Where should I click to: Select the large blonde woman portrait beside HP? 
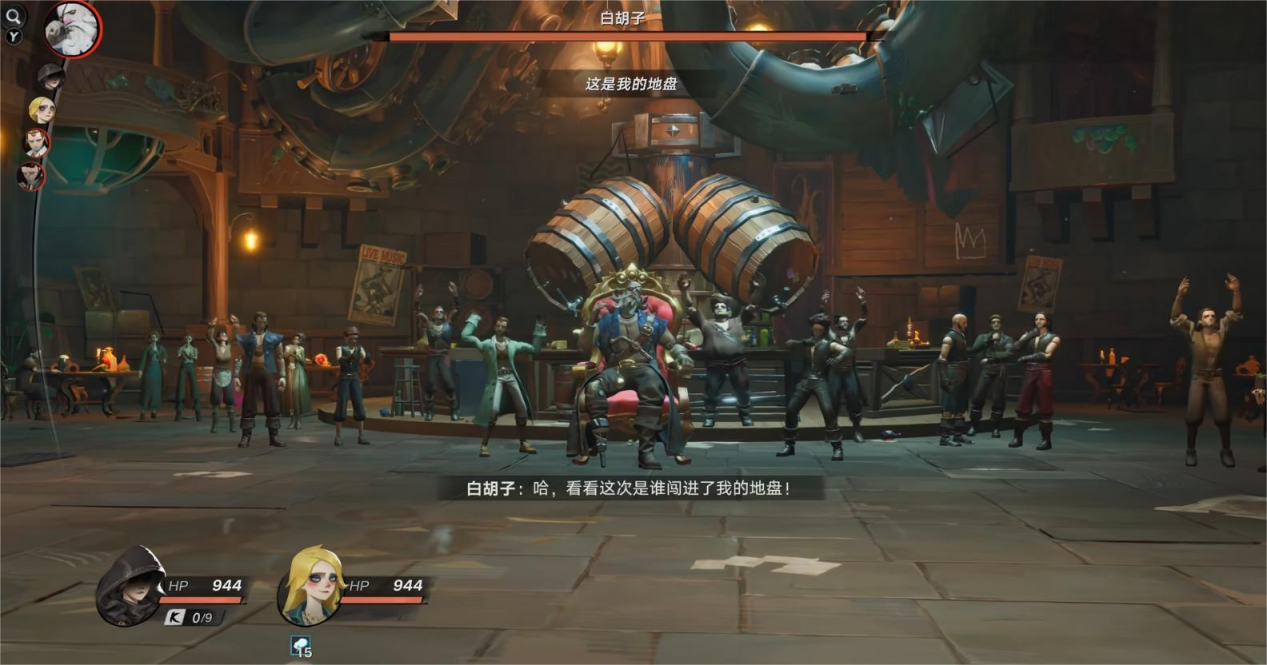(311, 586)
